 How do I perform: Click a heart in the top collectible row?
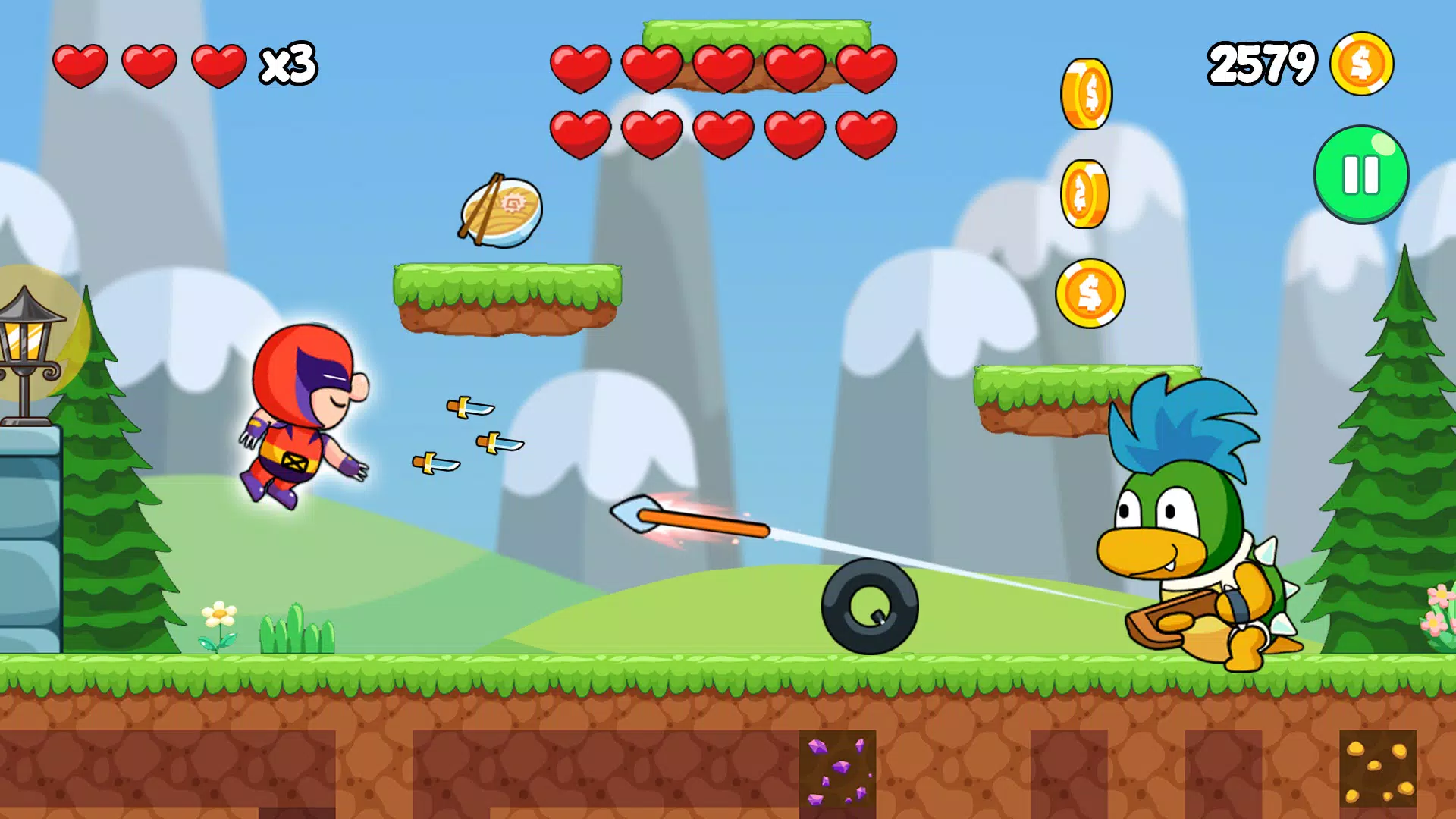pyautogui.click(x=580, y=66)
